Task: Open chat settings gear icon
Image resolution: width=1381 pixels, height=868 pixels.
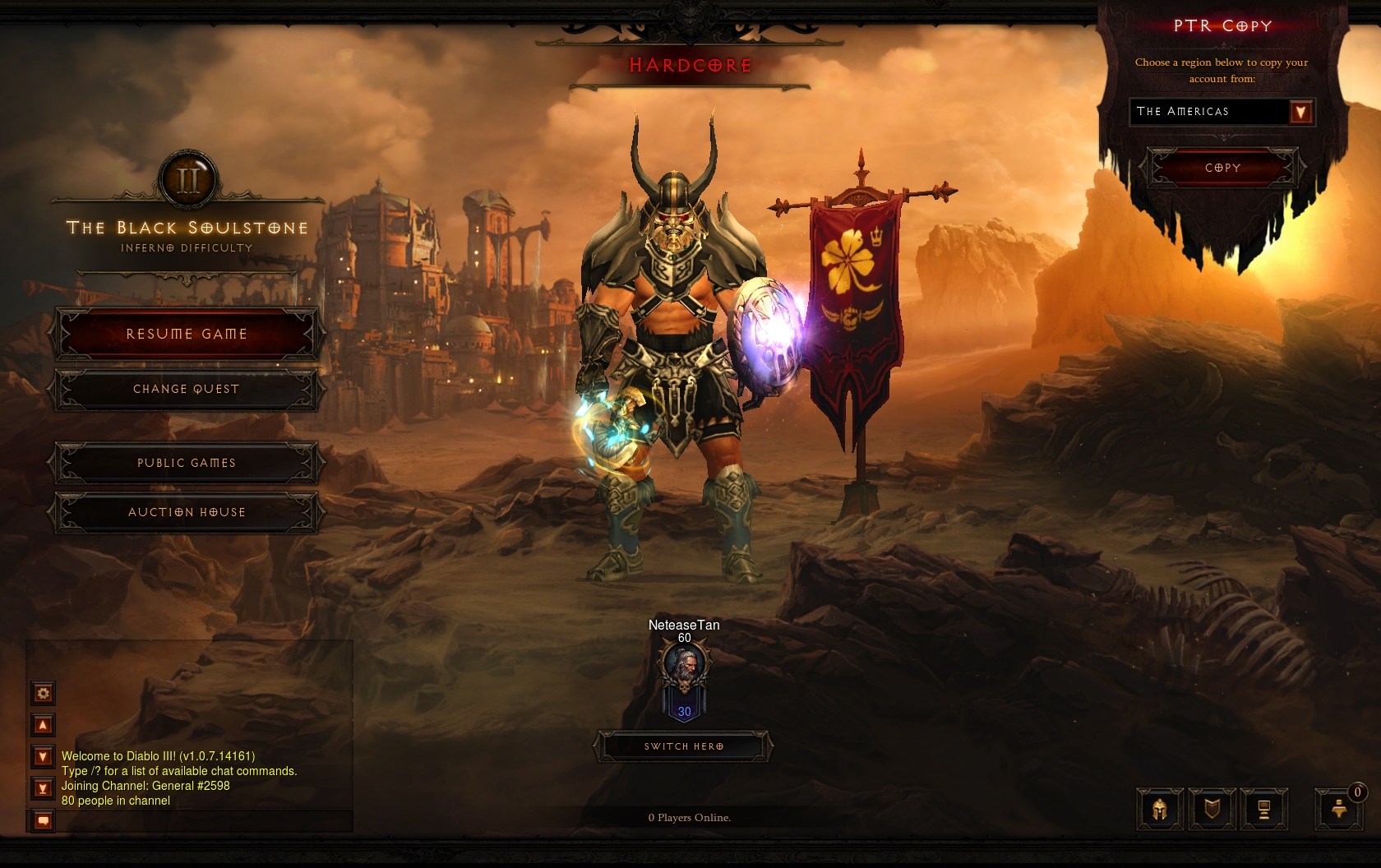Action: click(x=44, y=693)
